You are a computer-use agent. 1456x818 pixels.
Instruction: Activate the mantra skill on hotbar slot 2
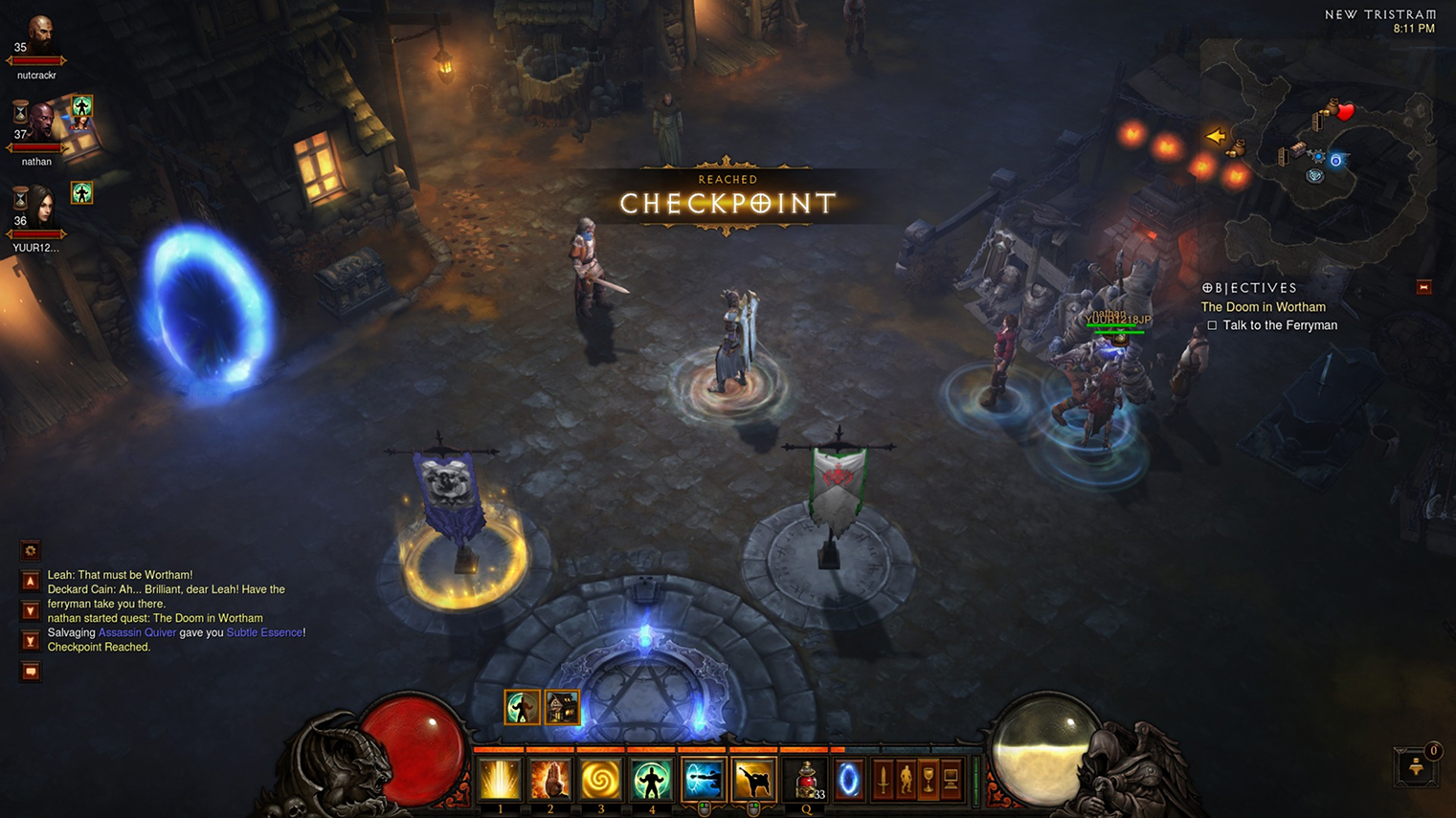550,781
